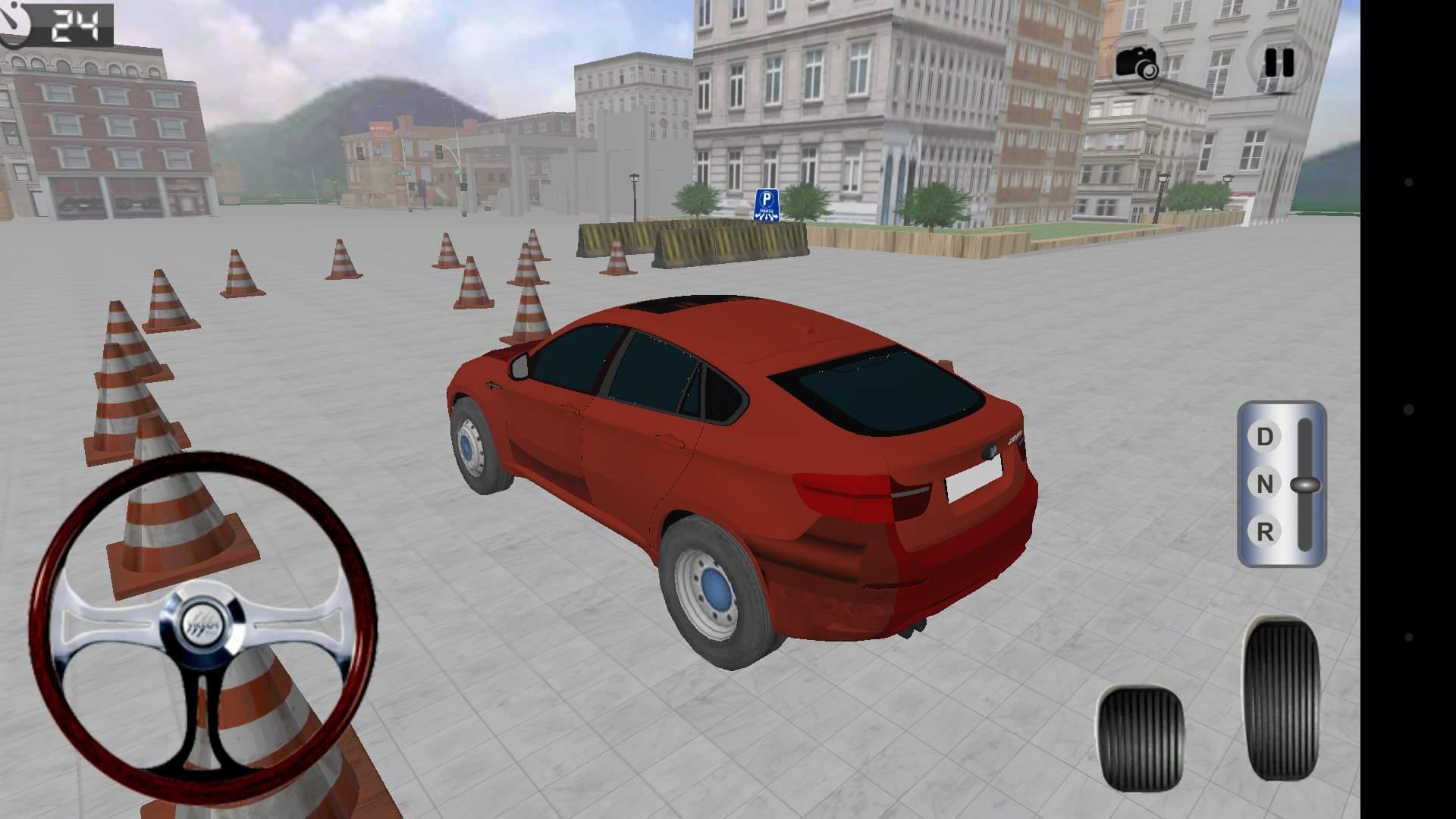This screenshot has height=819, width=1456.
Task: Tap the blue parking sign near the barriers
Action: (x=767, y=203)
